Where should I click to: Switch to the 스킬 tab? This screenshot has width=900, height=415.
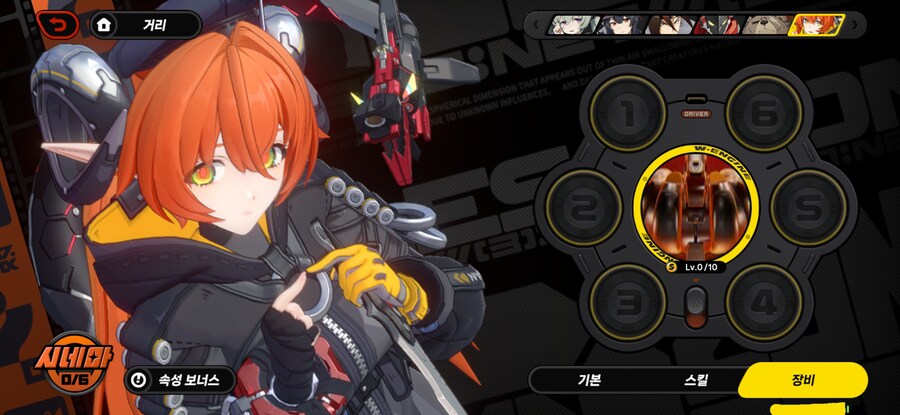tap(696, 381)
